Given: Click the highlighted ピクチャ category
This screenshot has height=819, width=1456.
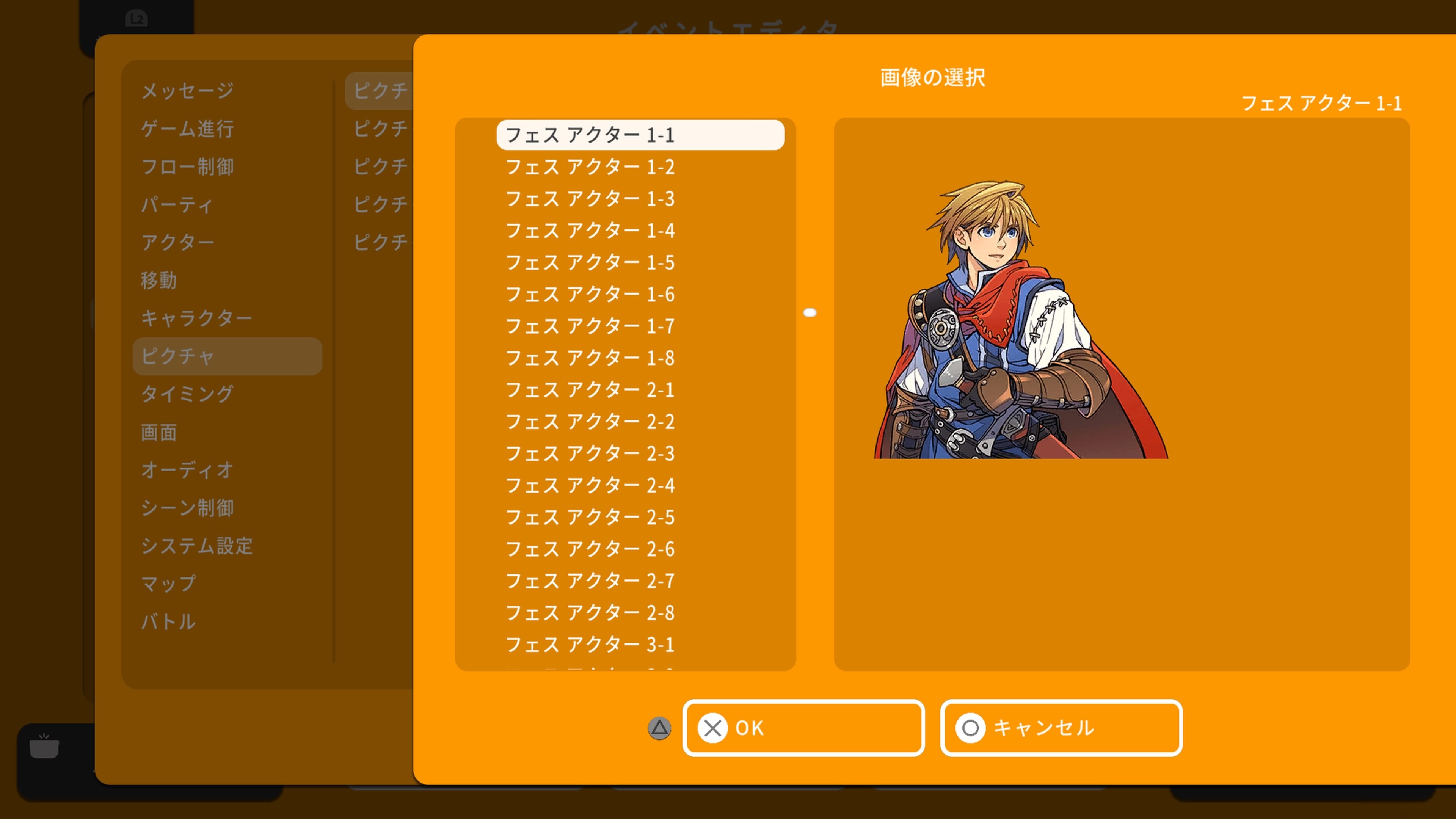Looking at the screenshot, I should [x=178, y=356].
